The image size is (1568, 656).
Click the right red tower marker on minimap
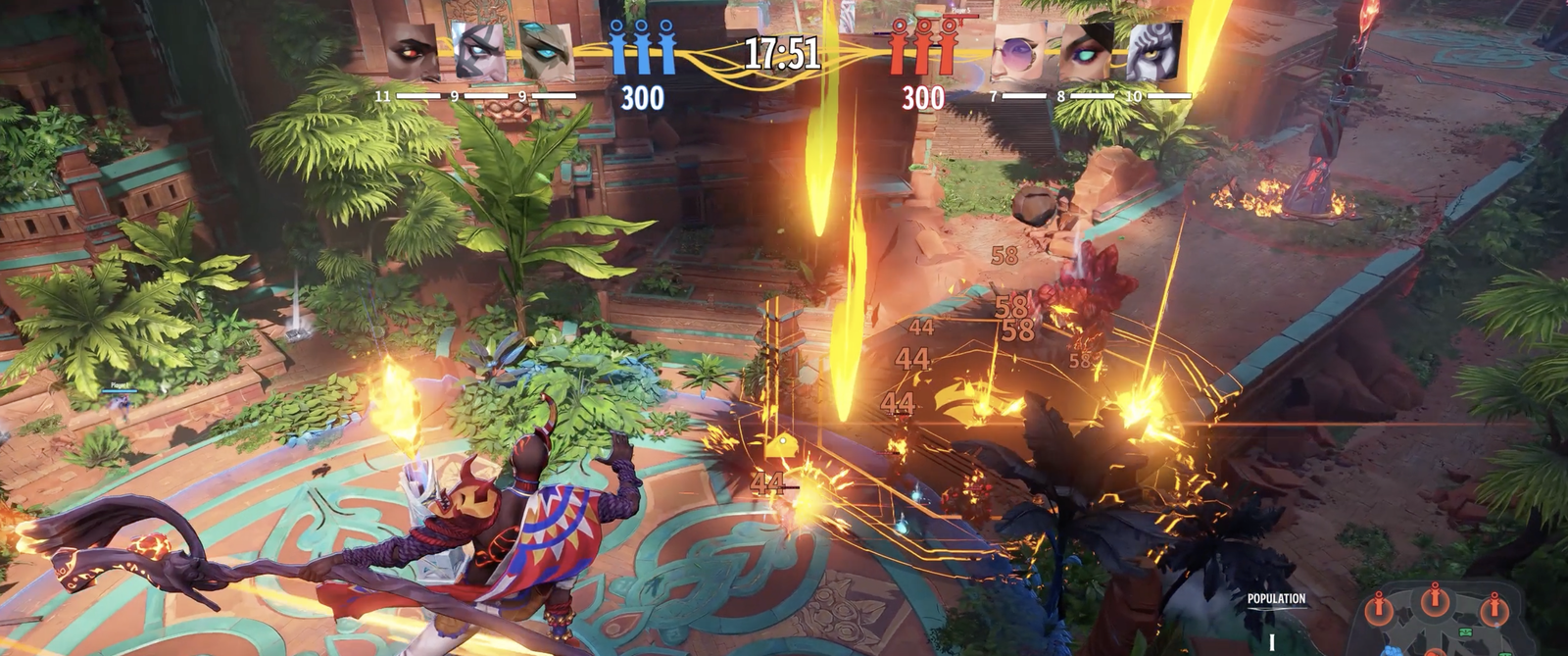pos(1493,608)
